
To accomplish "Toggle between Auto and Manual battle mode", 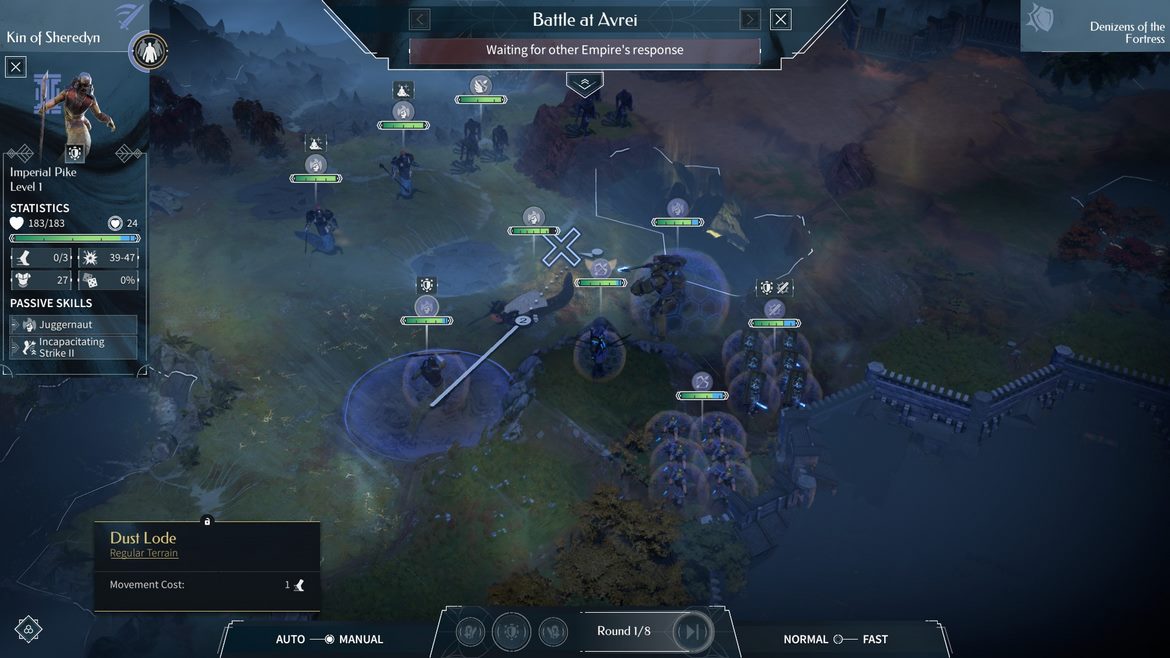I will point(328,639).
